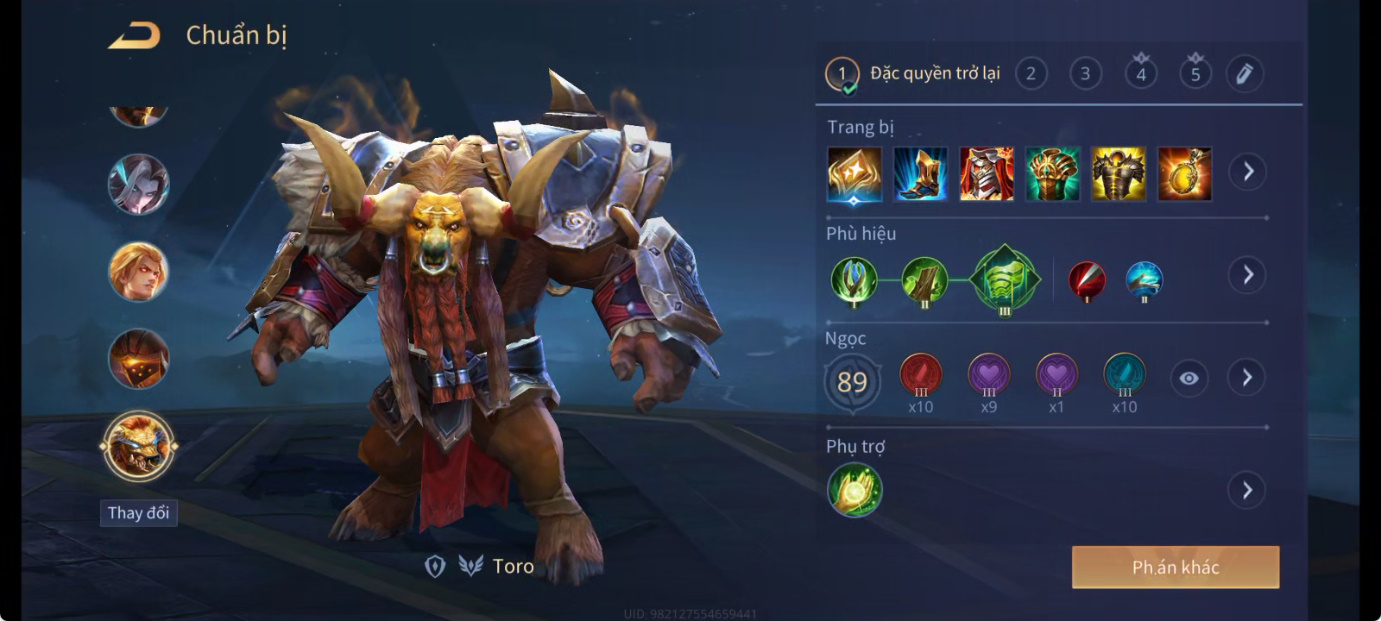Select the blue boots equipment item
This screenshot has width=1381, height=621.
pyautogui.click(x=920, y=174)
